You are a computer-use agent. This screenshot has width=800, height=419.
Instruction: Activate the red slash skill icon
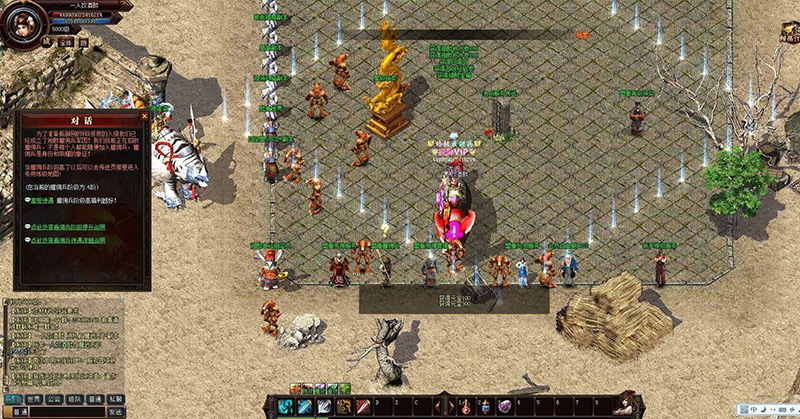[363, 406]
